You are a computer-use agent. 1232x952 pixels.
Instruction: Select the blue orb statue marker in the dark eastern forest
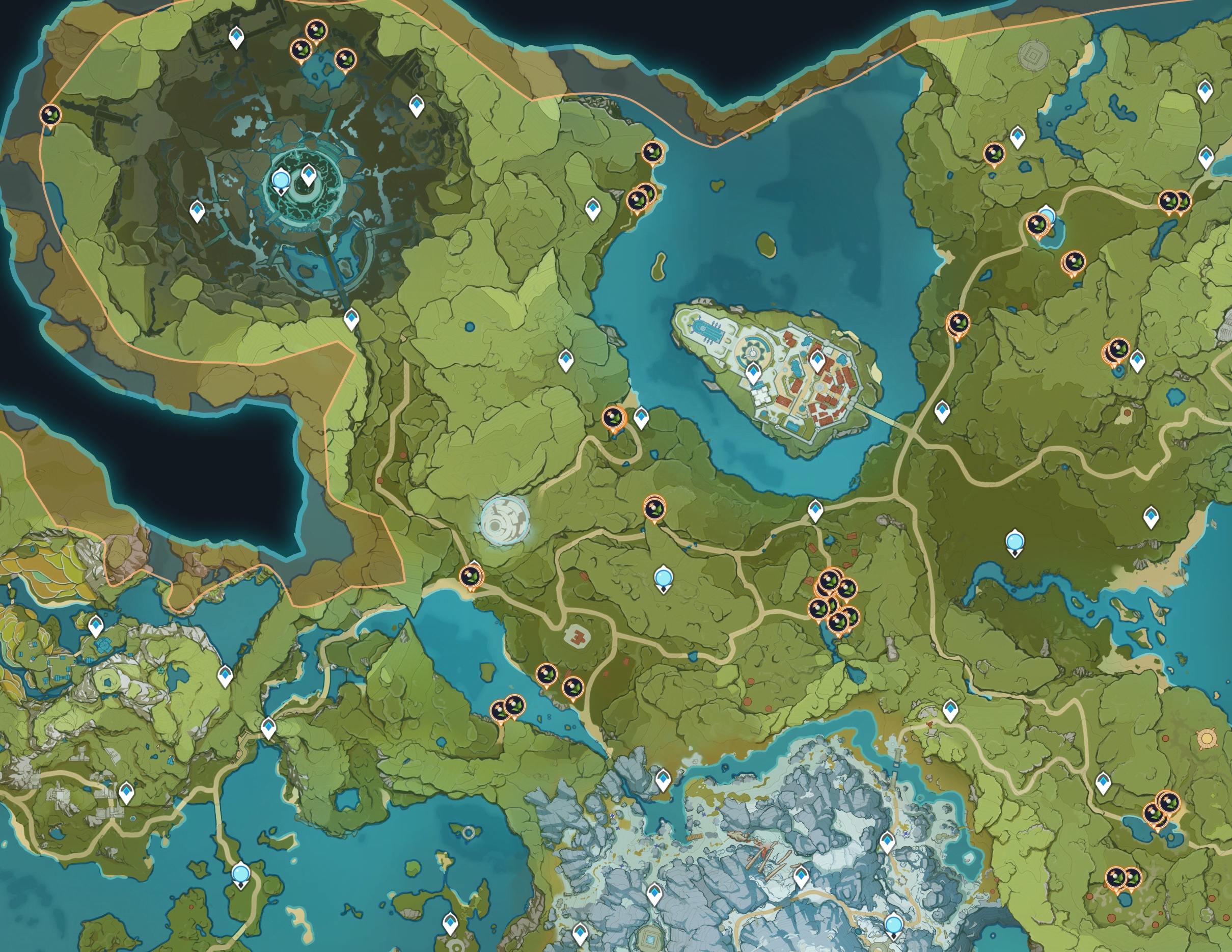(1015, 542)
